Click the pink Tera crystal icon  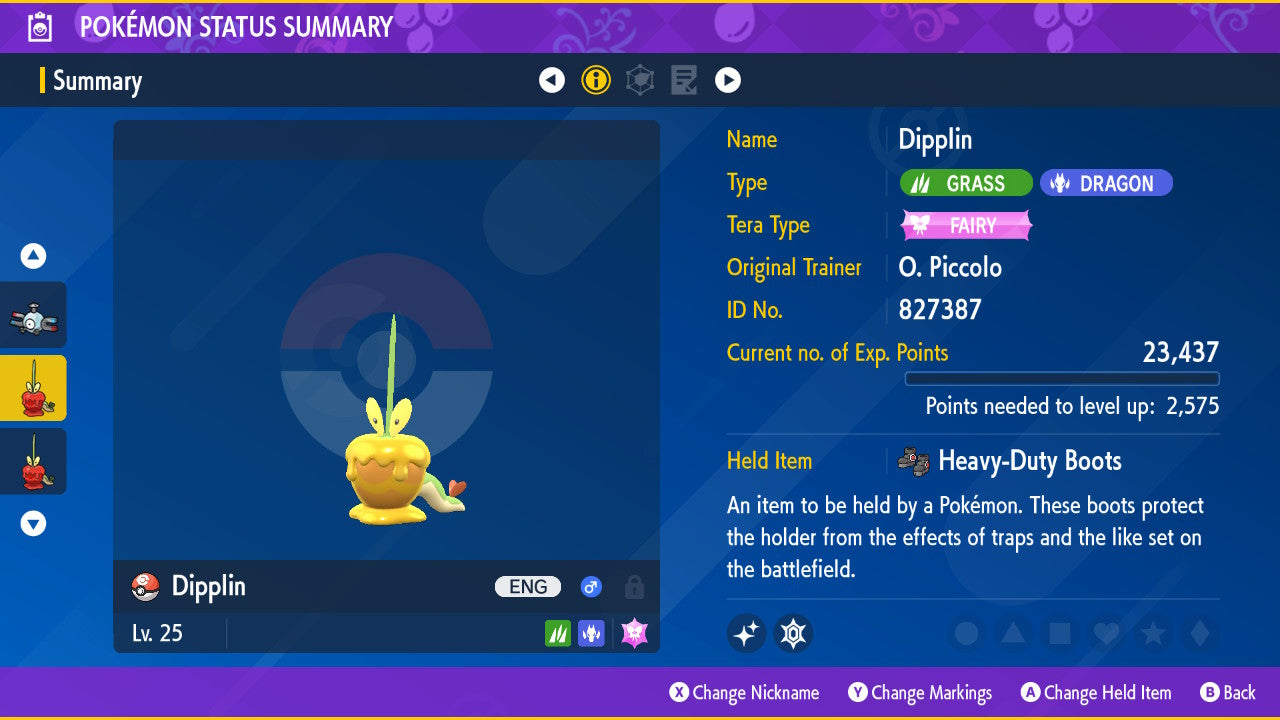635,633
